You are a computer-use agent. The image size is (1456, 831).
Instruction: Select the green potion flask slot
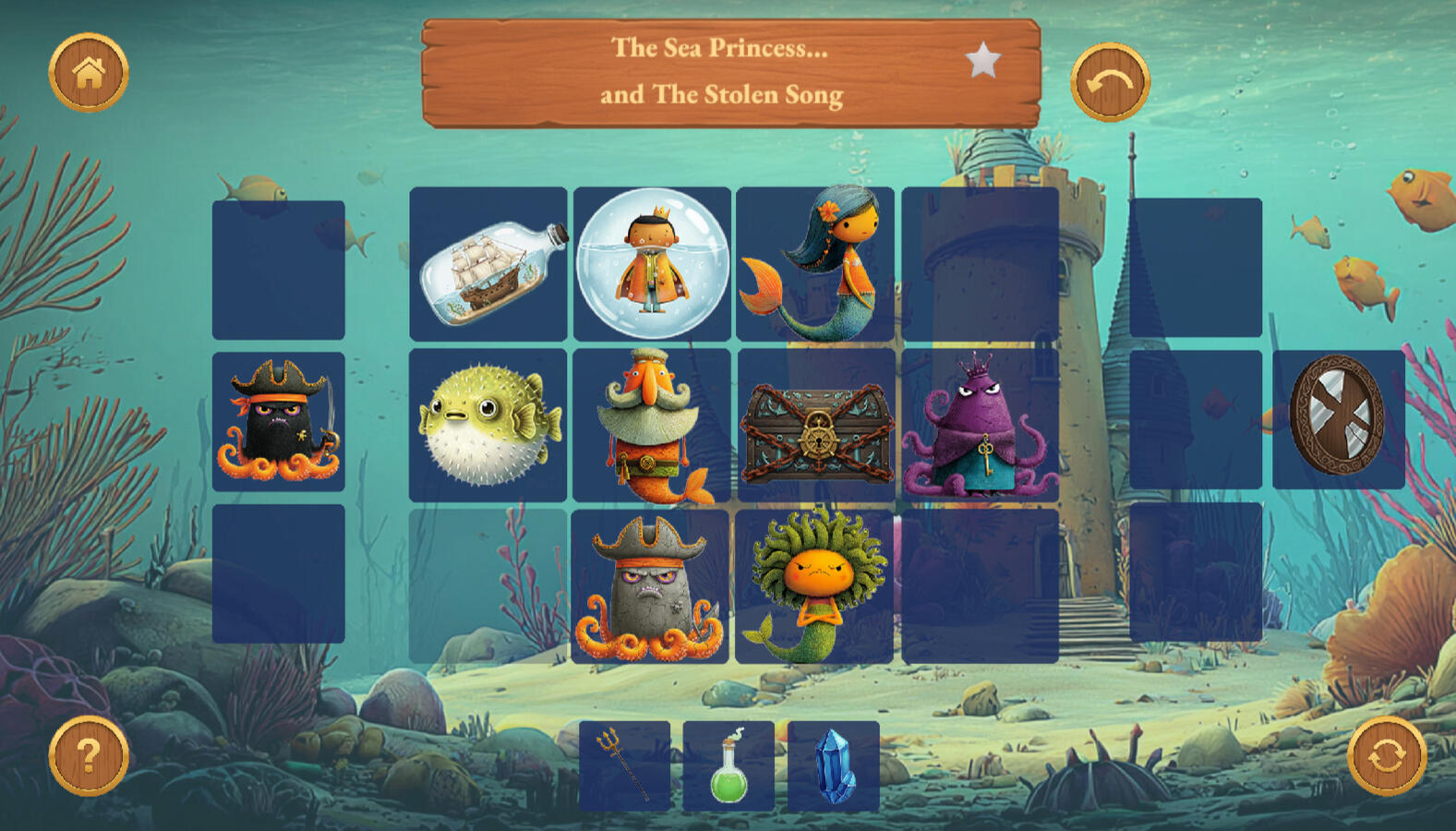(x=728, y=765)
